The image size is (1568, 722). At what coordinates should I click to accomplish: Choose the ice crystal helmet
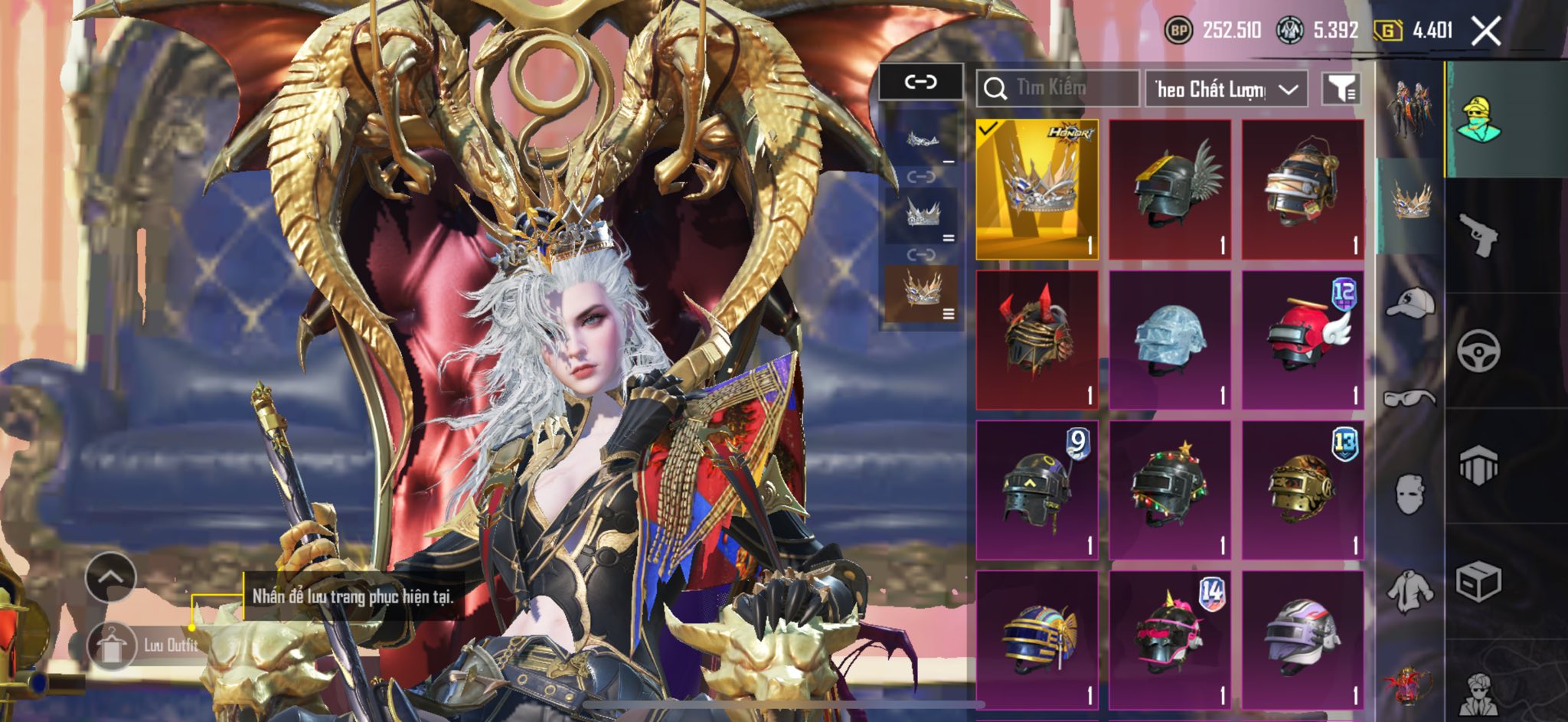(1170, 339)
